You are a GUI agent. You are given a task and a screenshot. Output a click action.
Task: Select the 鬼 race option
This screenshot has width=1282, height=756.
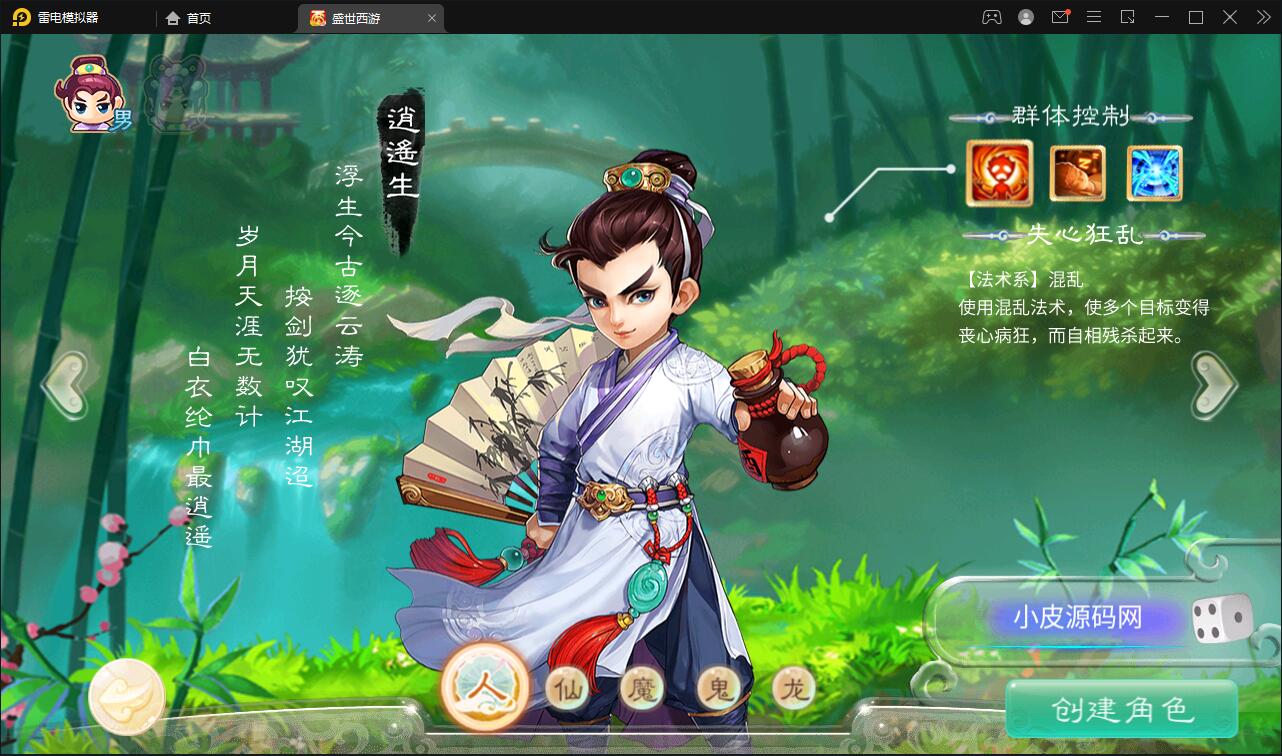[x=716, y=689]
